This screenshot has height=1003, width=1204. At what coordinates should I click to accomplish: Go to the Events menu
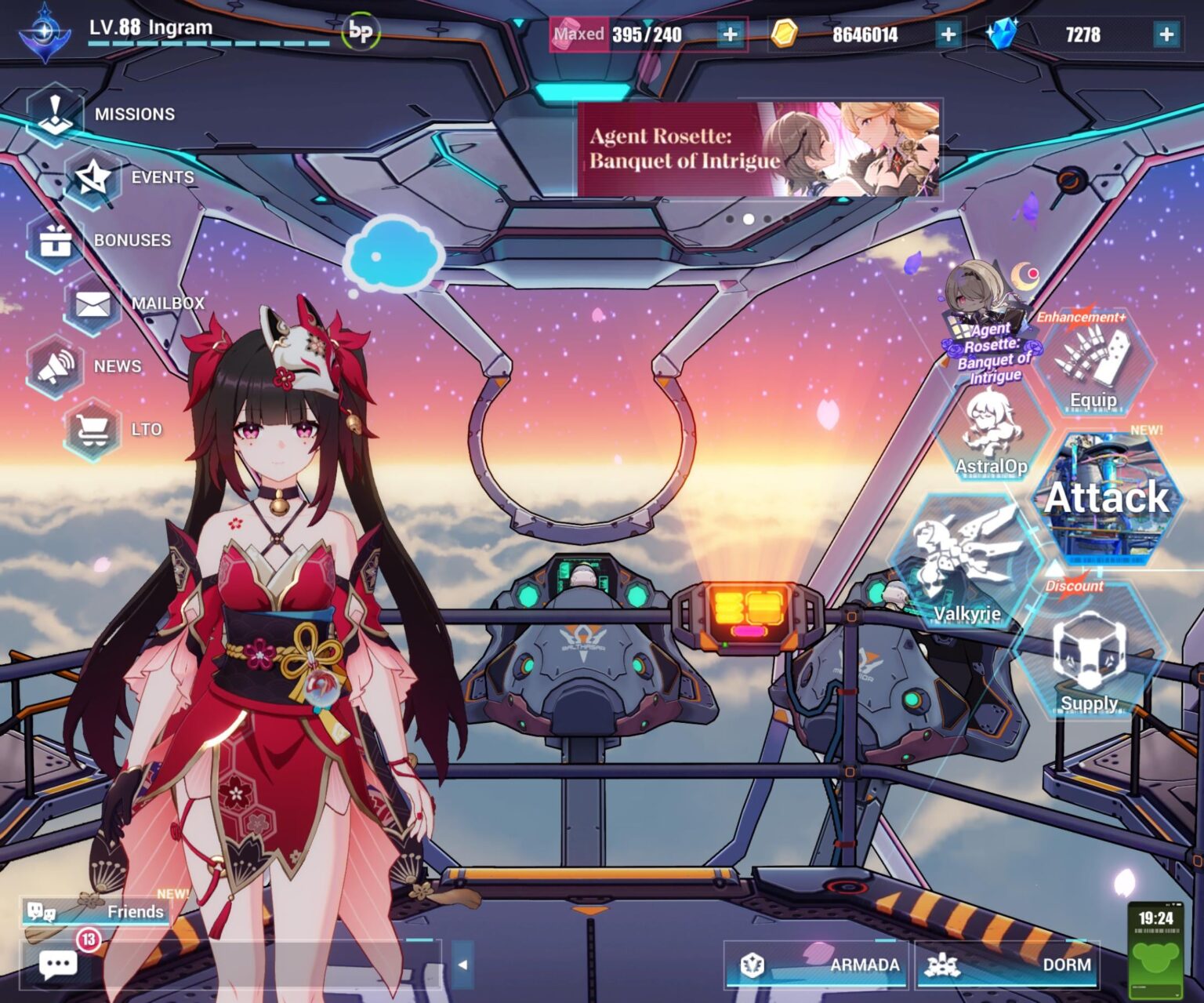pos(94,177)
